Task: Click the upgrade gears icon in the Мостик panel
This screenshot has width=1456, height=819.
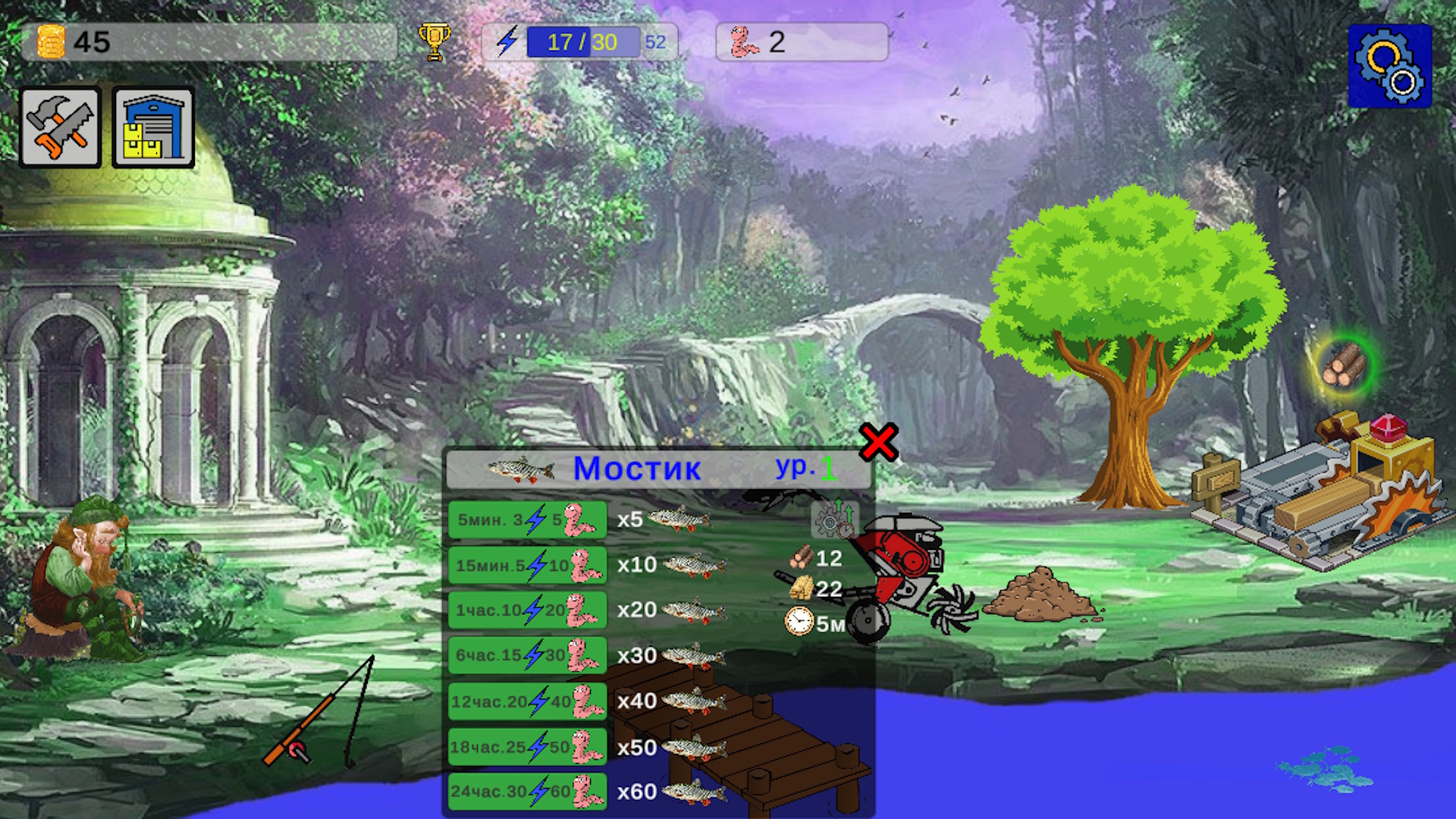Action: coord(833,519)
